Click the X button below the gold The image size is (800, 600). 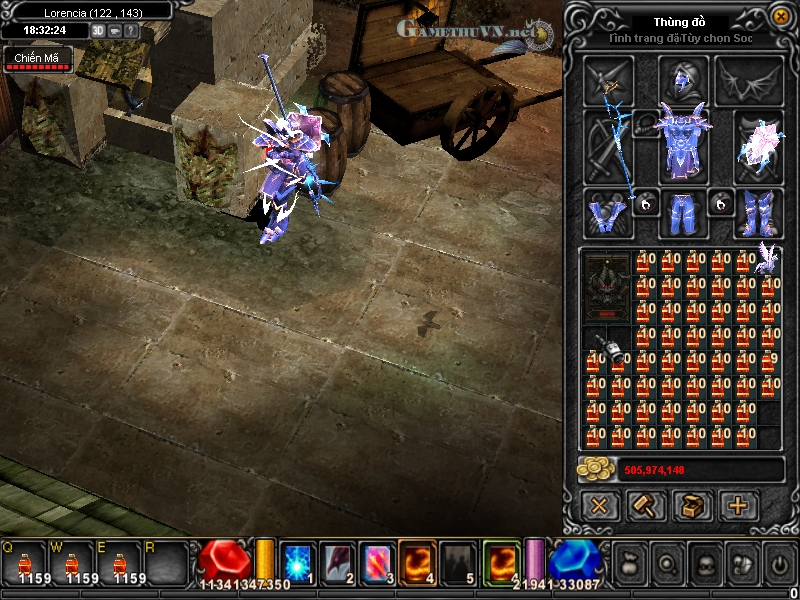coord(599,505)
